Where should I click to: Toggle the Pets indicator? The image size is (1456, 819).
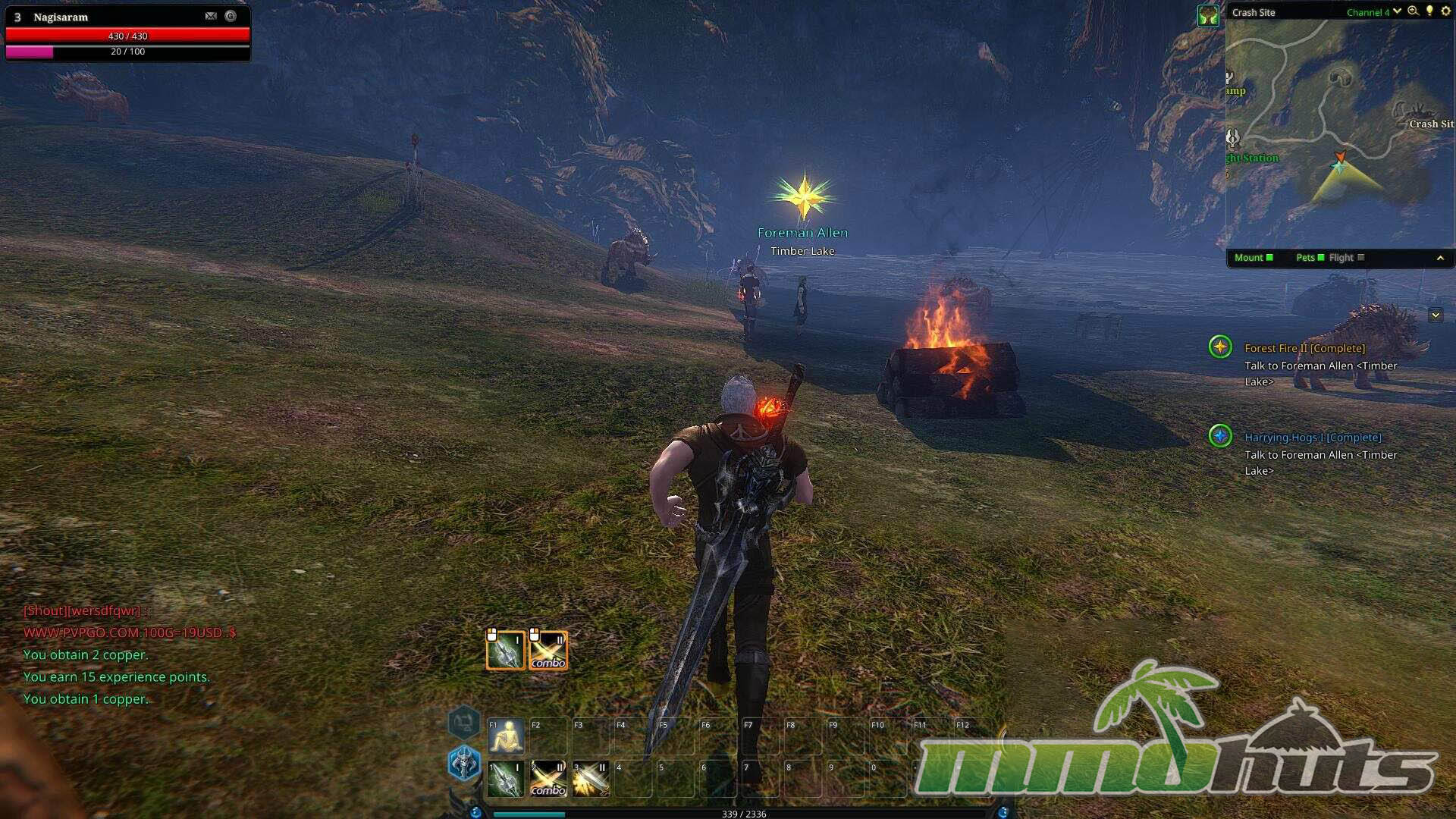click(x=1310, y=258)
